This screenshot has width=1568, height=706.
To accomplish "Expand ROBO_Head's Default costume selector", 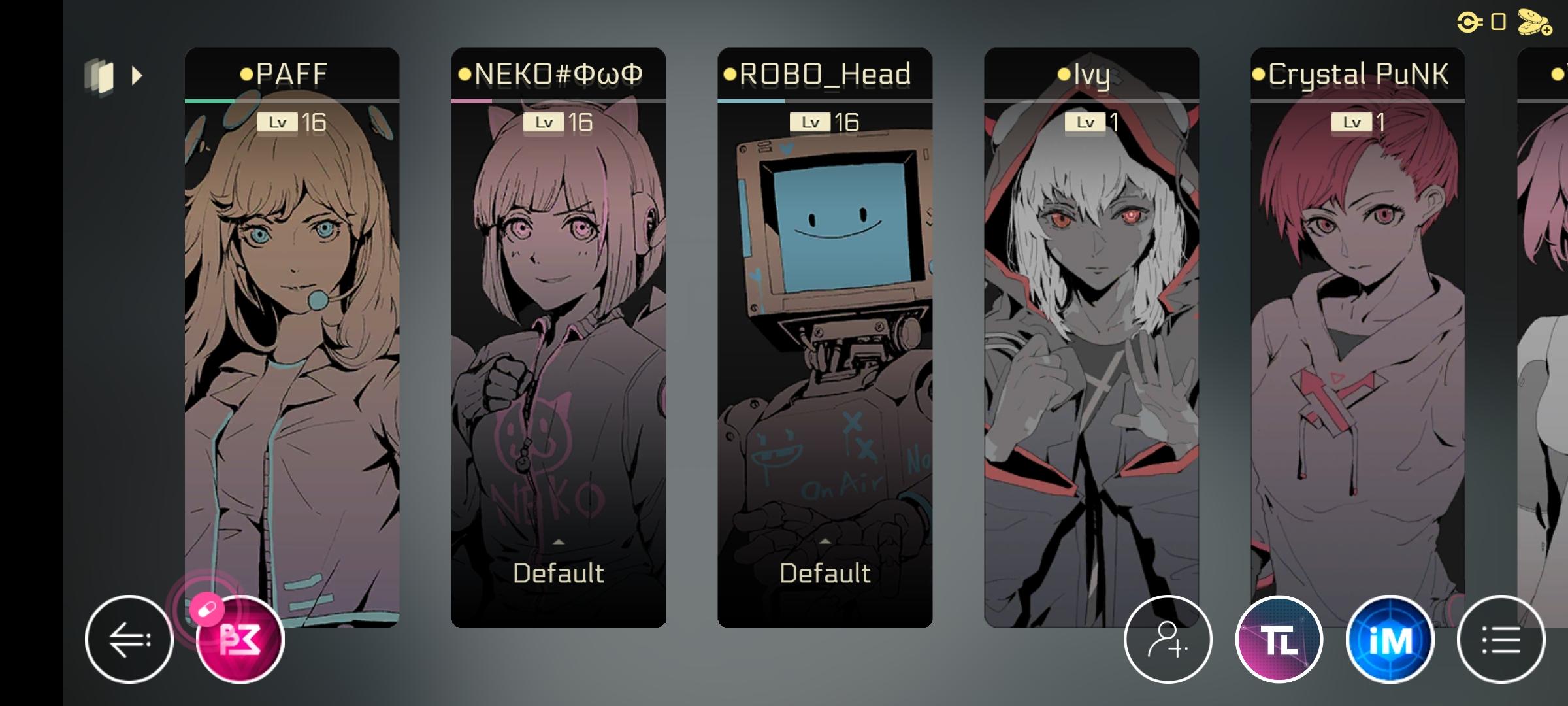I will tap(825, 573).
